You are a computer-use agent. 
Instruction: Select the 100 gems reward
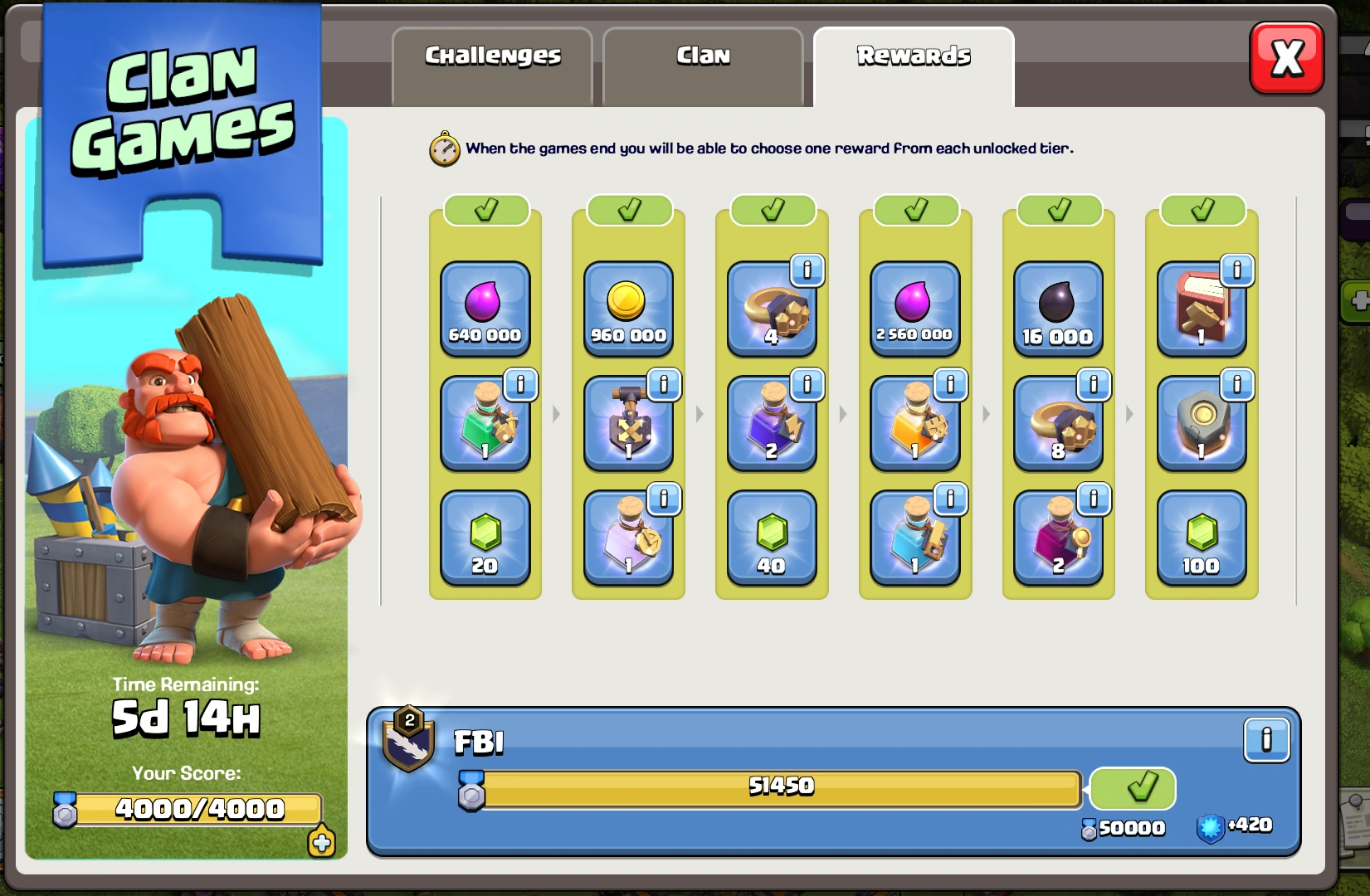pos(1202,539)
